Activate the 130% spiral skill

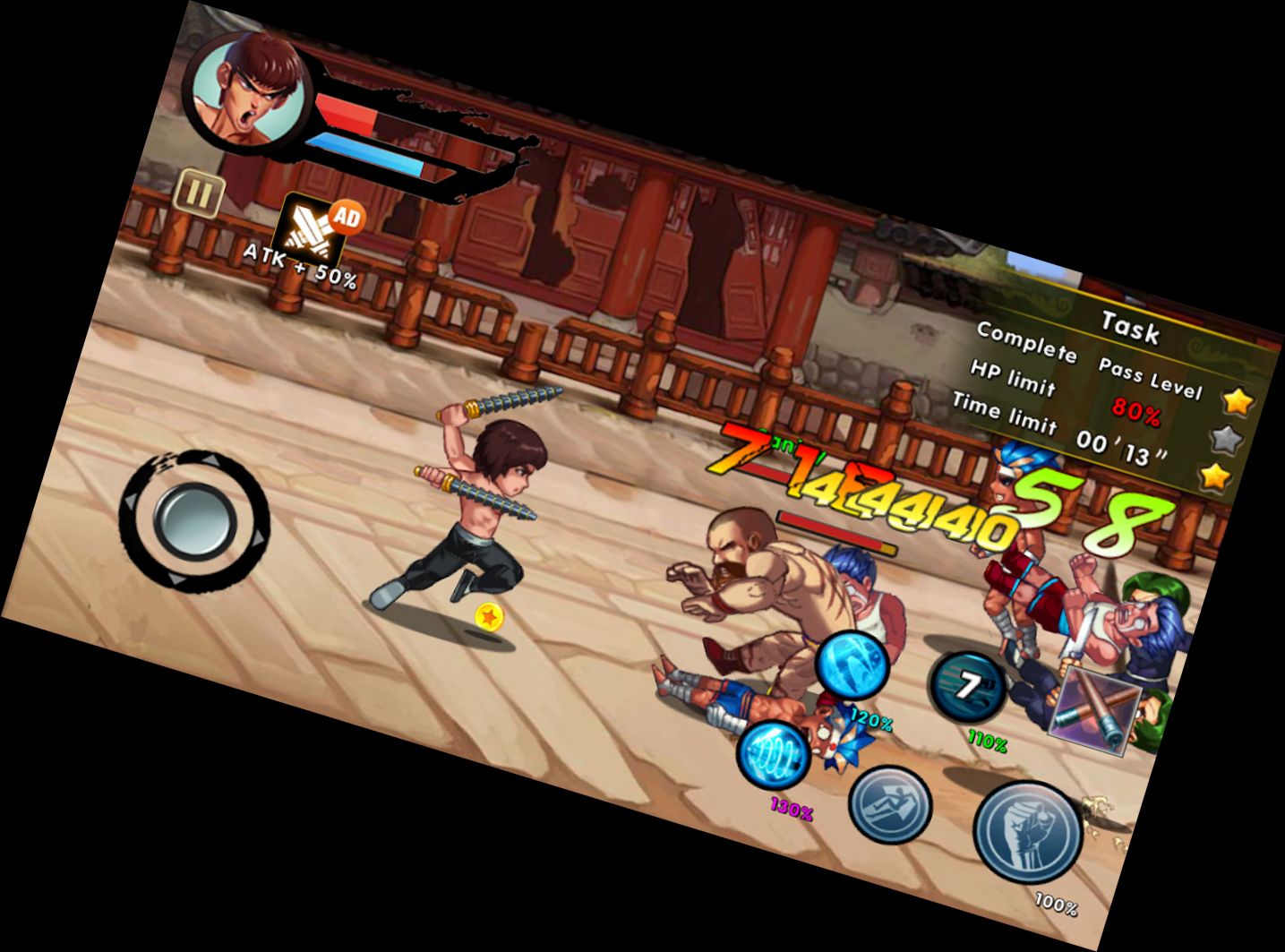click(x=774, y=755)
